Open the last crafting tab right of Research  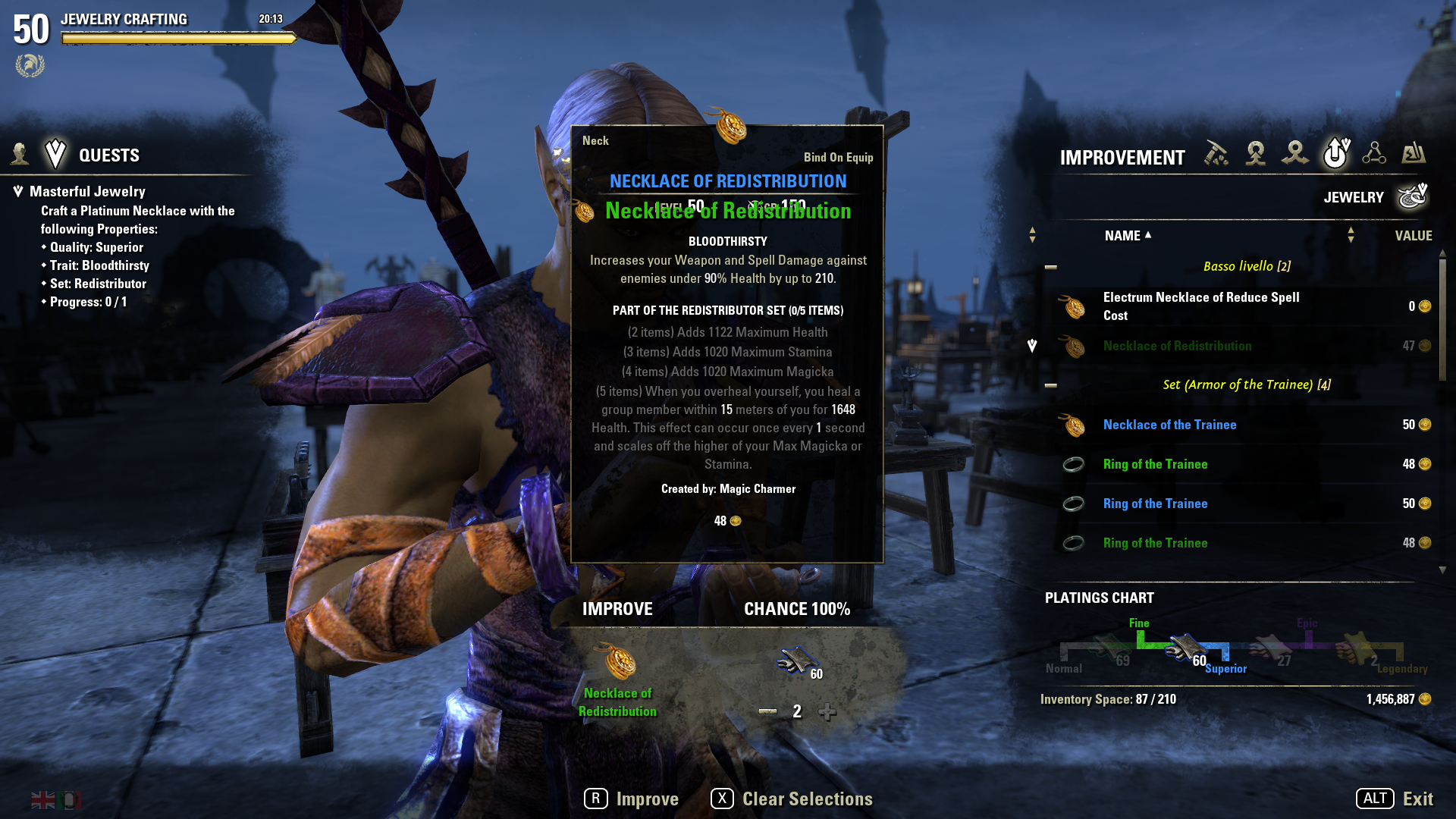[x=1414, y=154]
